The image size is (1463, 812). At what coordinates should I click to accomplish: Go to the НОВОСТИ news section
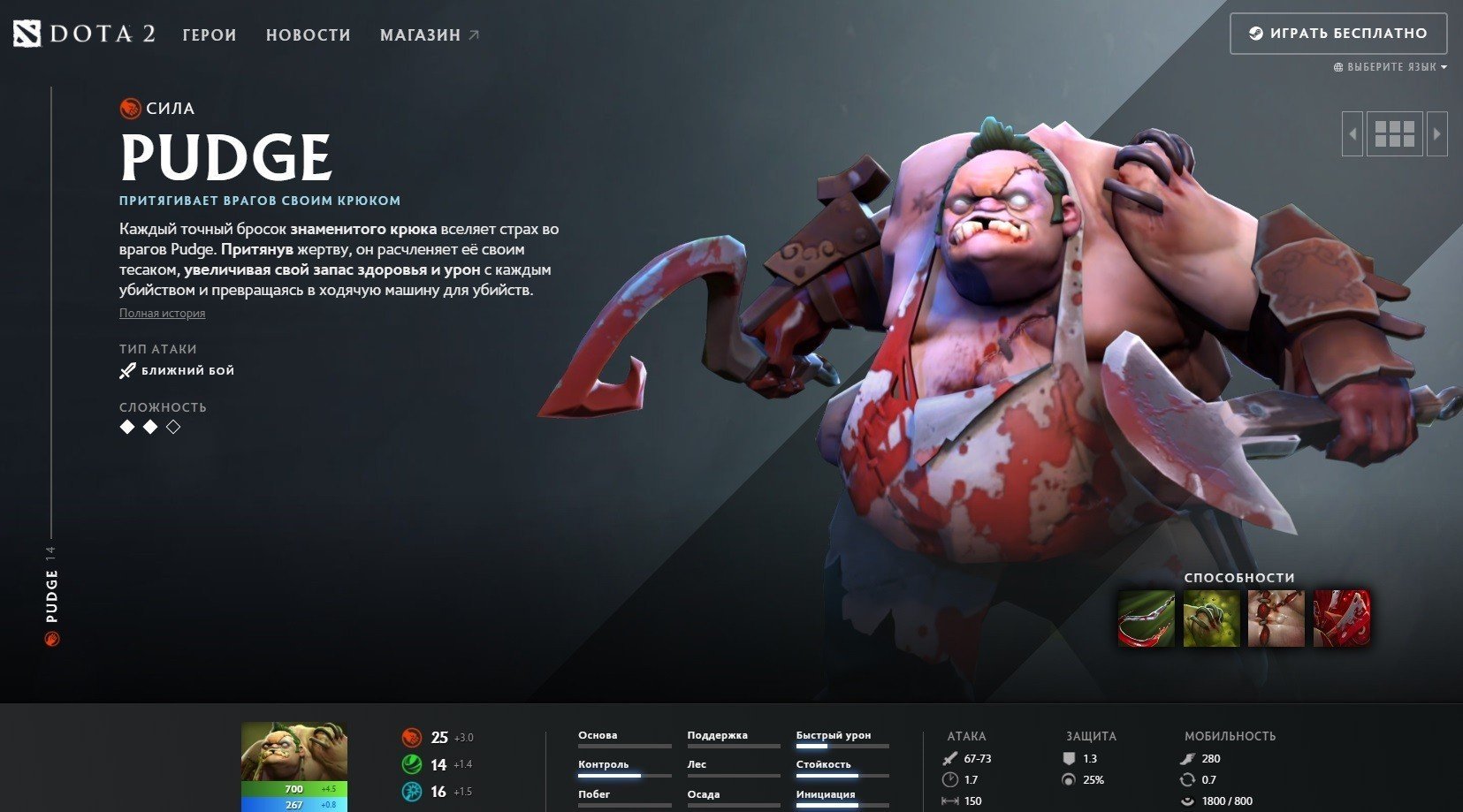click(309, 35)
